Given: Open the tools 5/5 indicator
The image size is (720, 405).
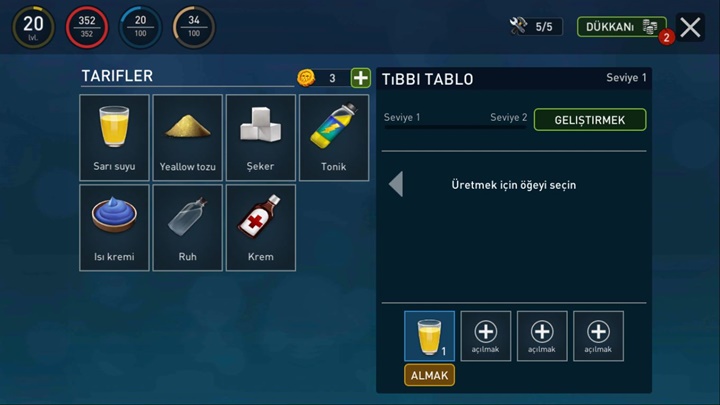Looking at the screenshot, I should (x=535, y=27).
